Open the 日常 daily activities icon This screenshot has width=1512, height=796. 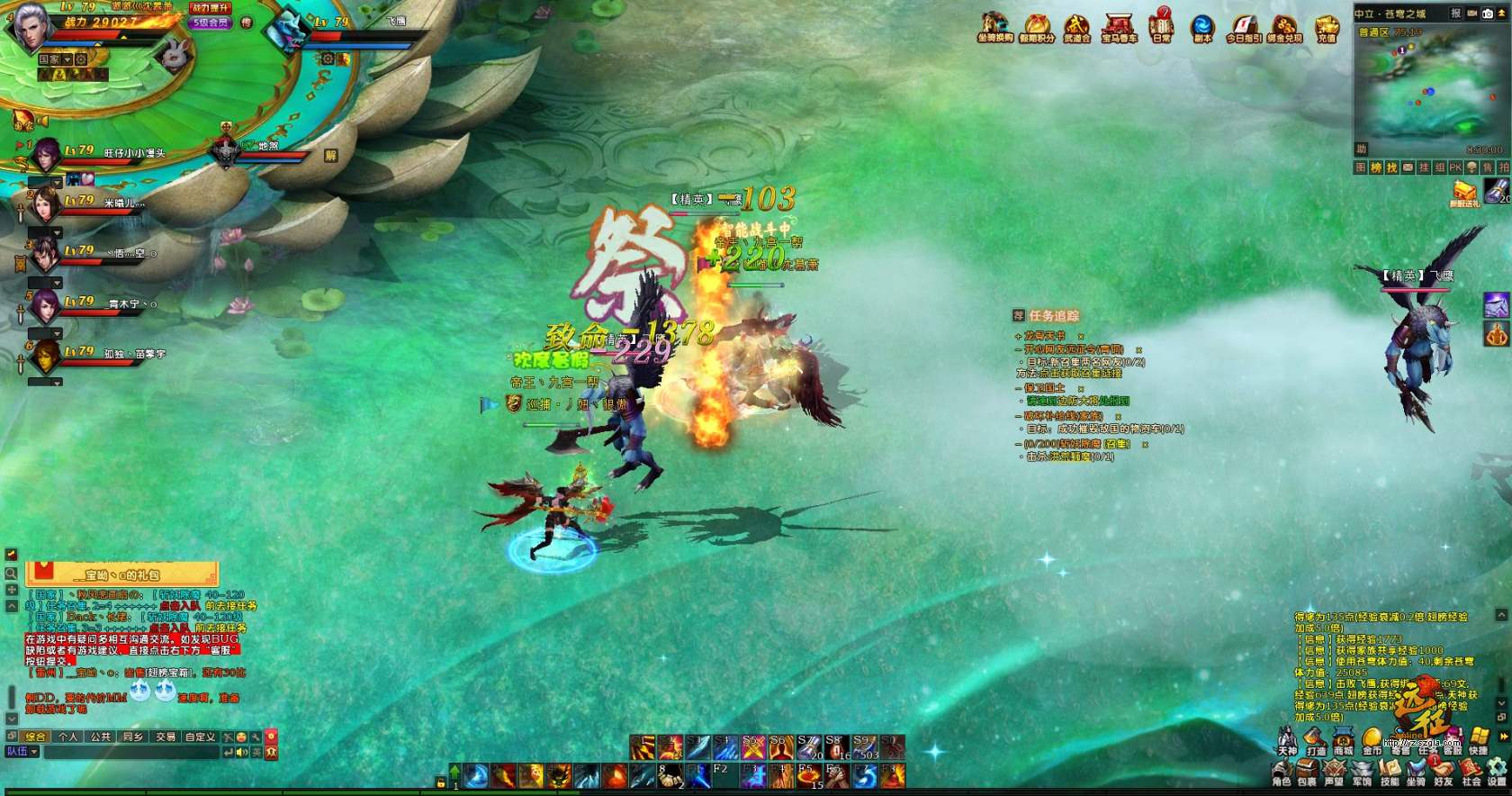[1162, 26]
